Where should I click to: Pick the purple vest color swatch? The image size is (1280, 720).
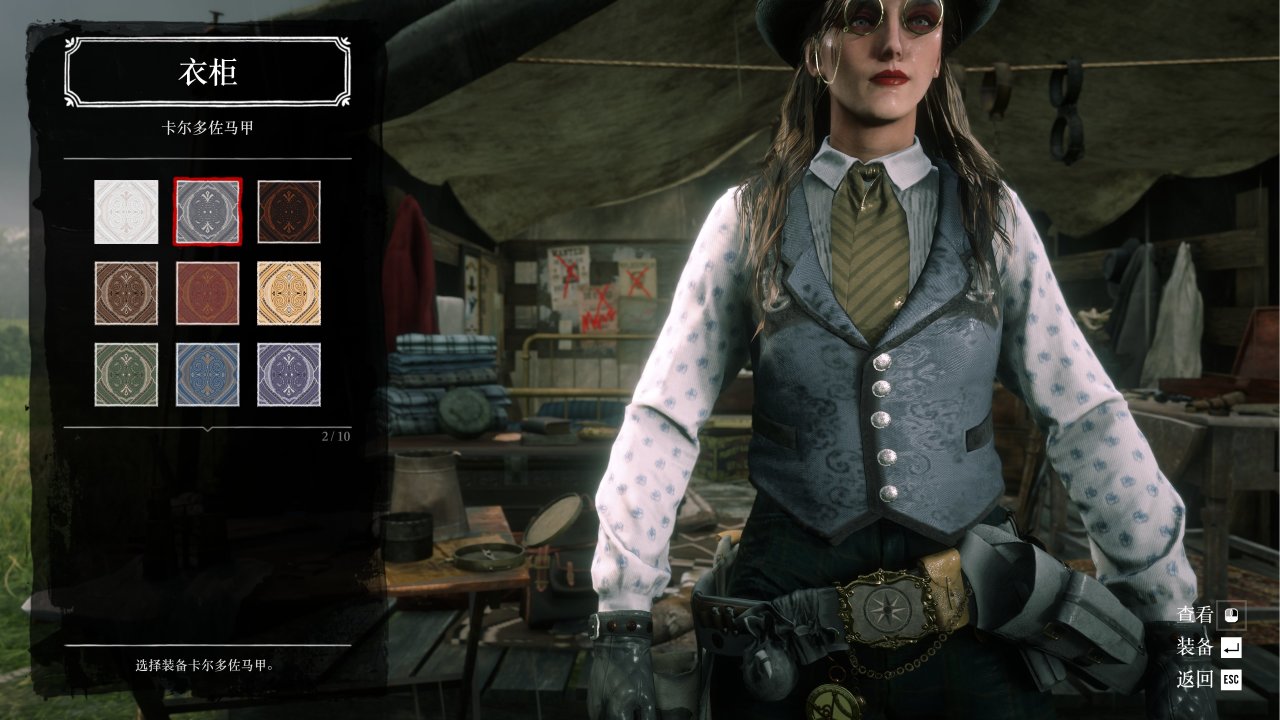tap(289, 374)
